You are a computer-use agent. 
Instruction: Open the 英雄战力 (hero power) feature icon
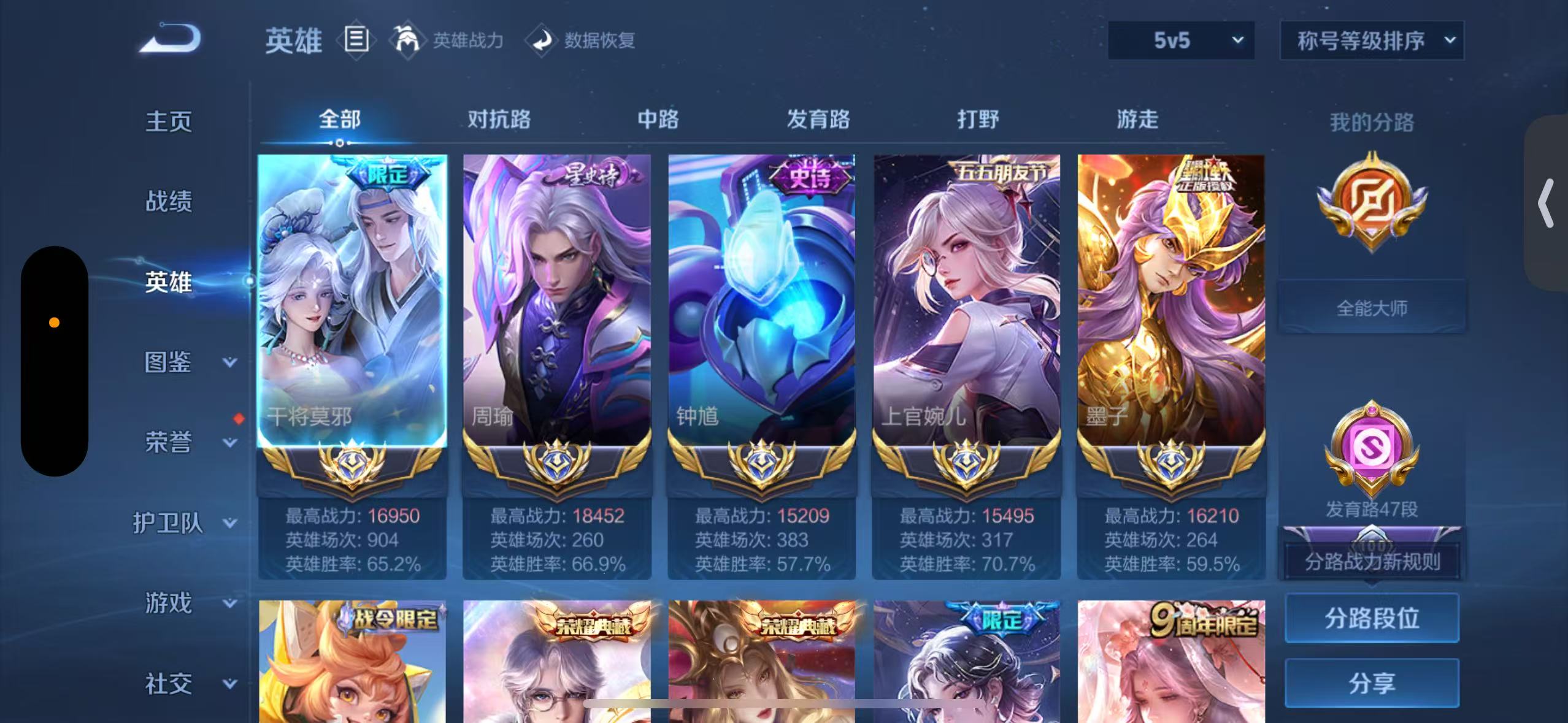tap(412, 40)
